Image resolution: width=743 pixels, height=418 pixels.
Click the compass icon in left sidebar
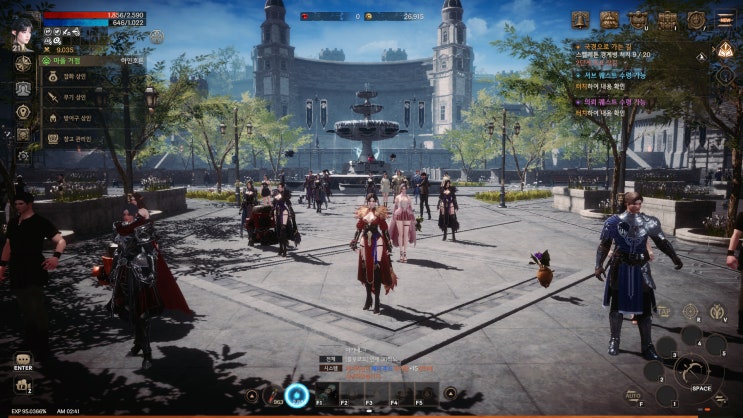pos(22,64)
